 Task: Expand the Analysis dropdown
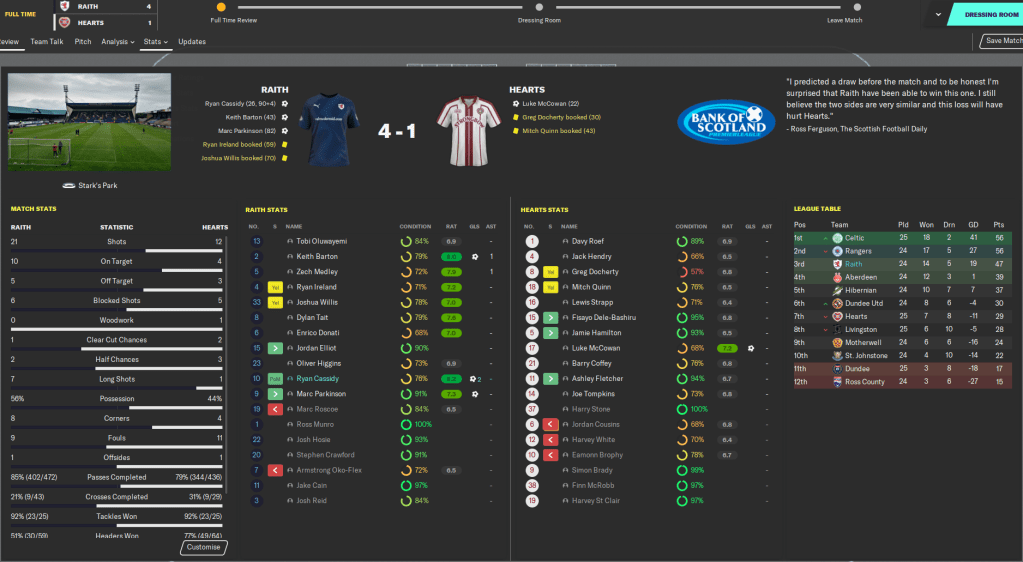click(117, 42)
